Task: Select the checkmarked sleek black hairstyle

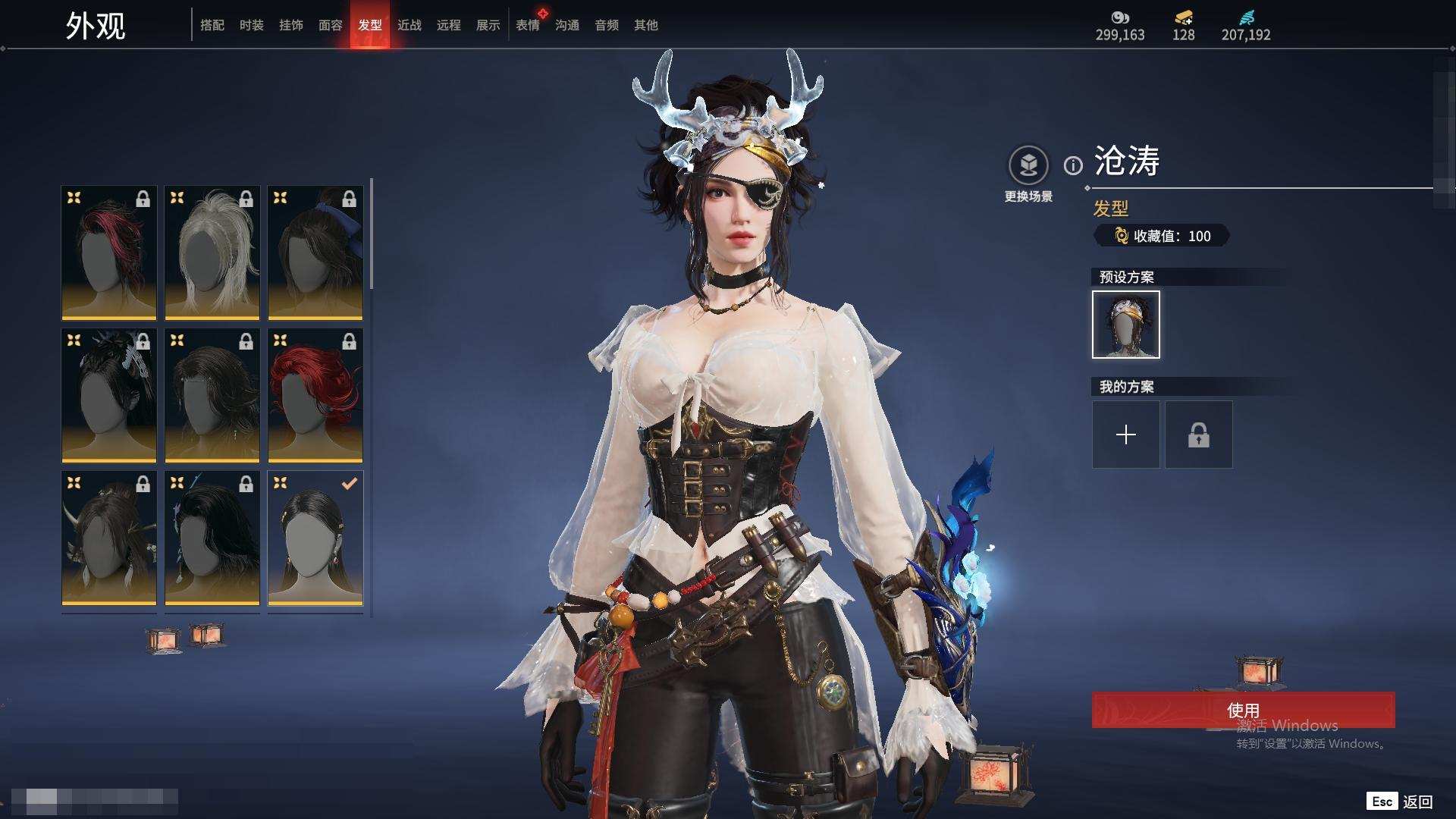Action: pos(315,538)
